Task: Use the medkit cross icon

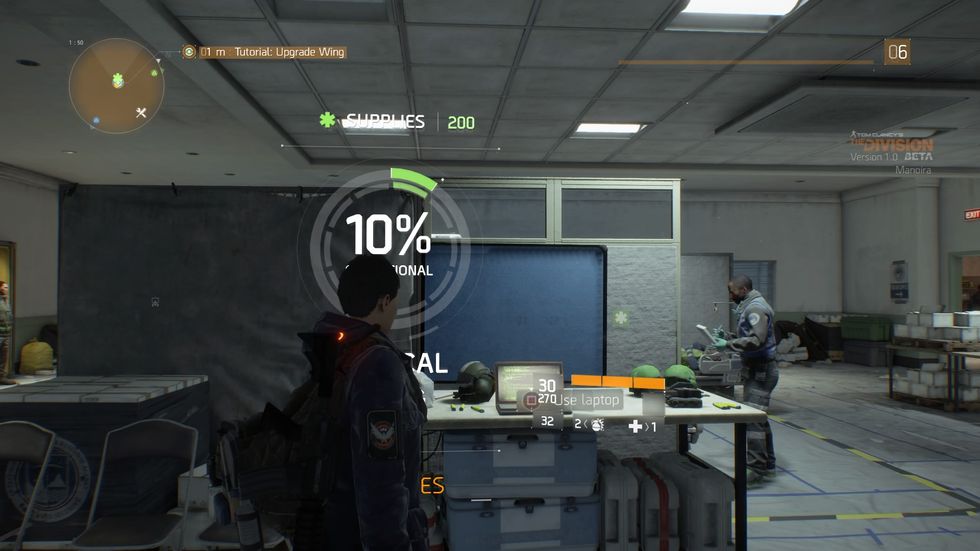Action: [x=635, y=426]
